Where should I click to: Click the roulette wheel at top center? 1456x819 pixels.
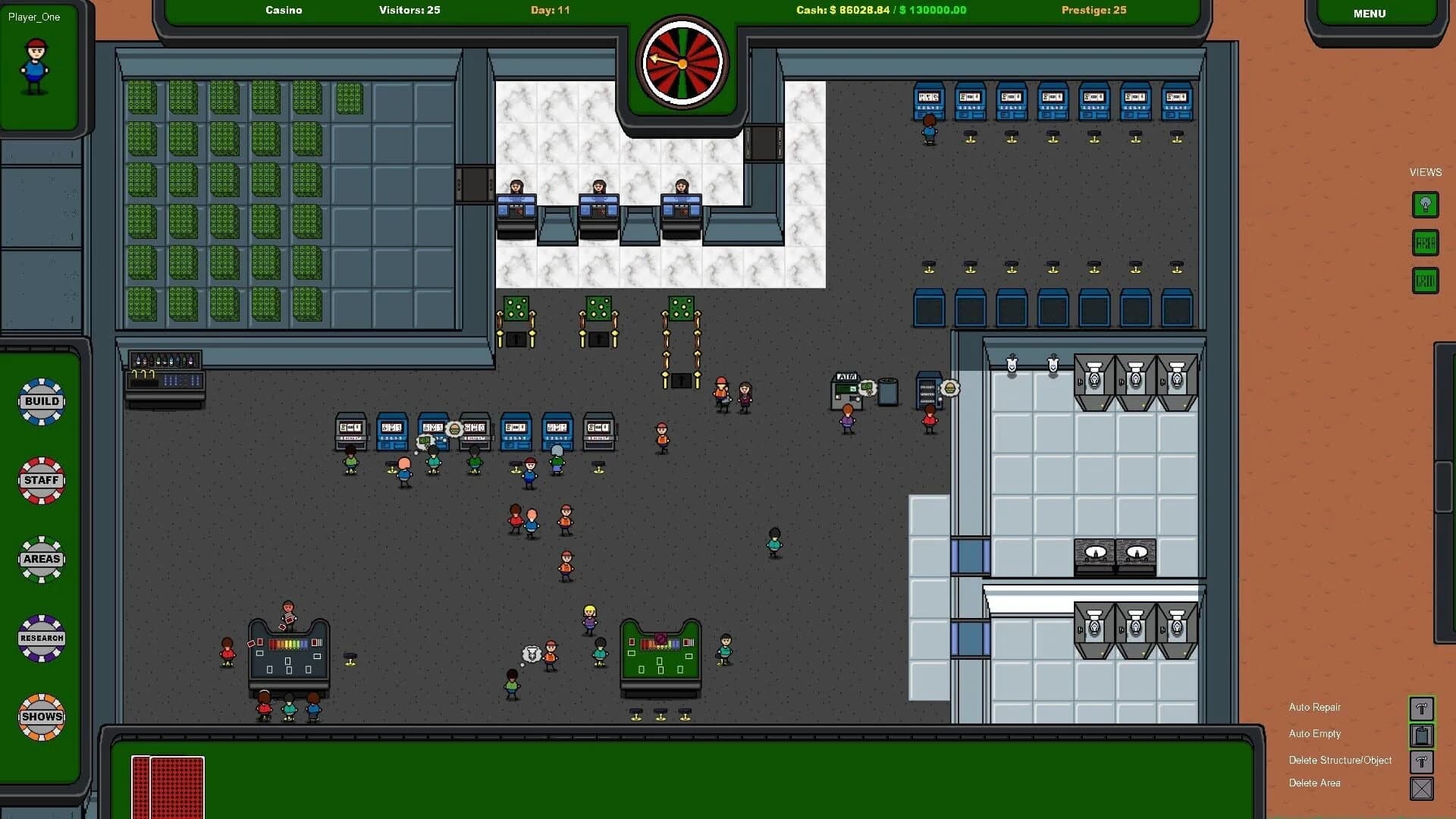tap(681, 63)
